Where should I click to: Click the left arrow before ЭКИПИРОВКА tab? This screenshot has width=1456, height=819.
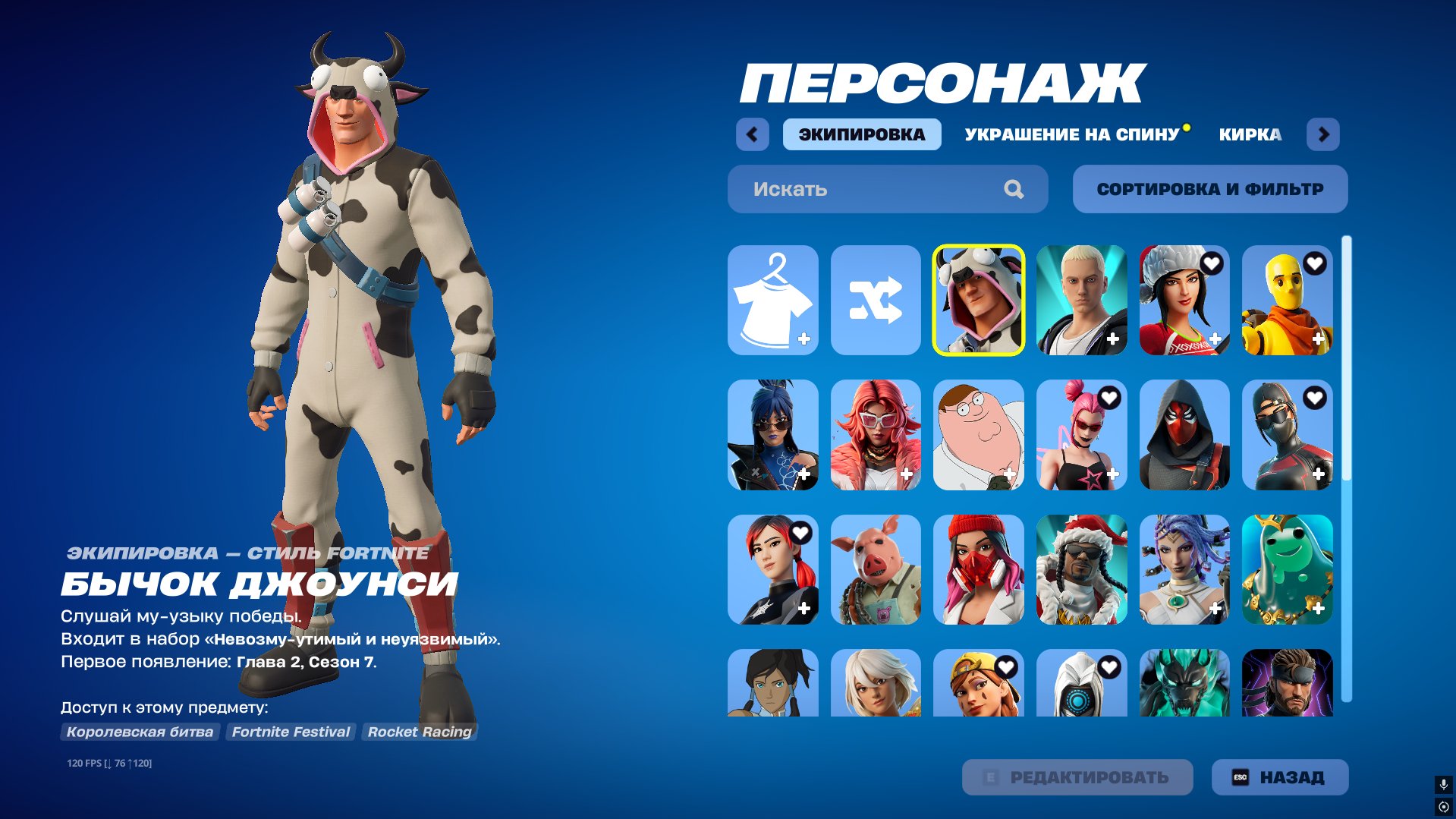click(x=752, y=134)
